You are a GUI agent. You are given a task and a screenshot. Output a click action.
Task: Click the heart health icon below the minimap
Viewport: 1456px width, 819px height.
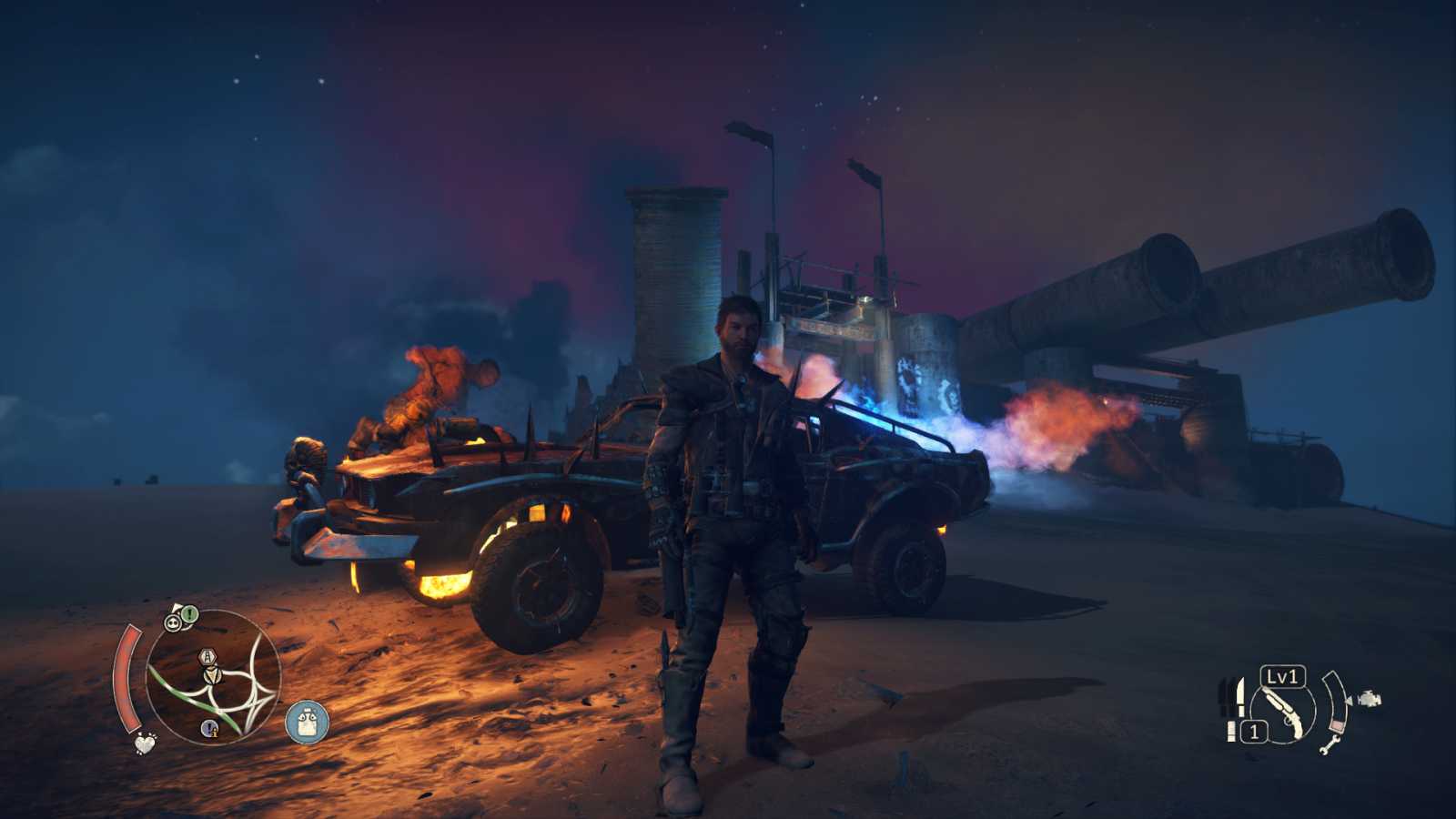[144, 744]
